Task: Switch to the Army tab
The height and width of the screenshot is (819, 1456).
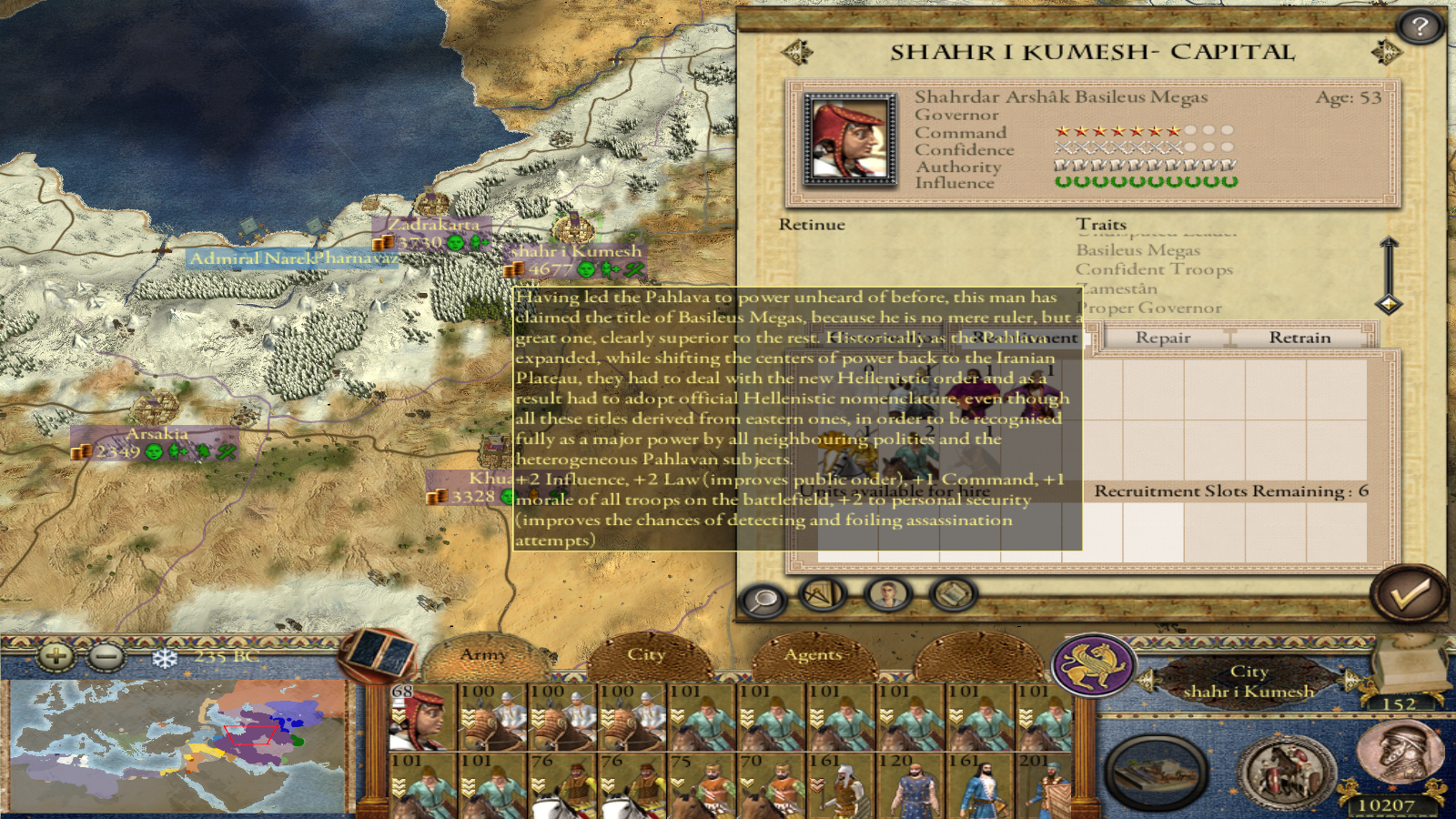Action: tap(482, 654)
